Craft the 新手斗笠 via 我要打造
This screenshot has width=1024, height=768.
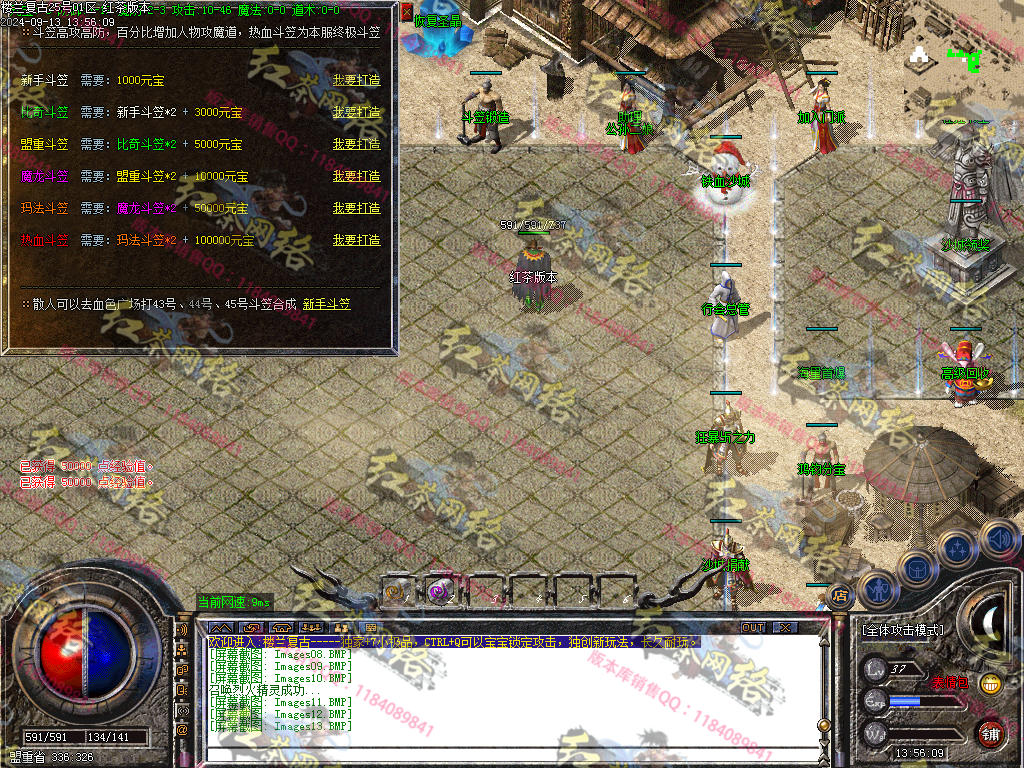(356, 80)
